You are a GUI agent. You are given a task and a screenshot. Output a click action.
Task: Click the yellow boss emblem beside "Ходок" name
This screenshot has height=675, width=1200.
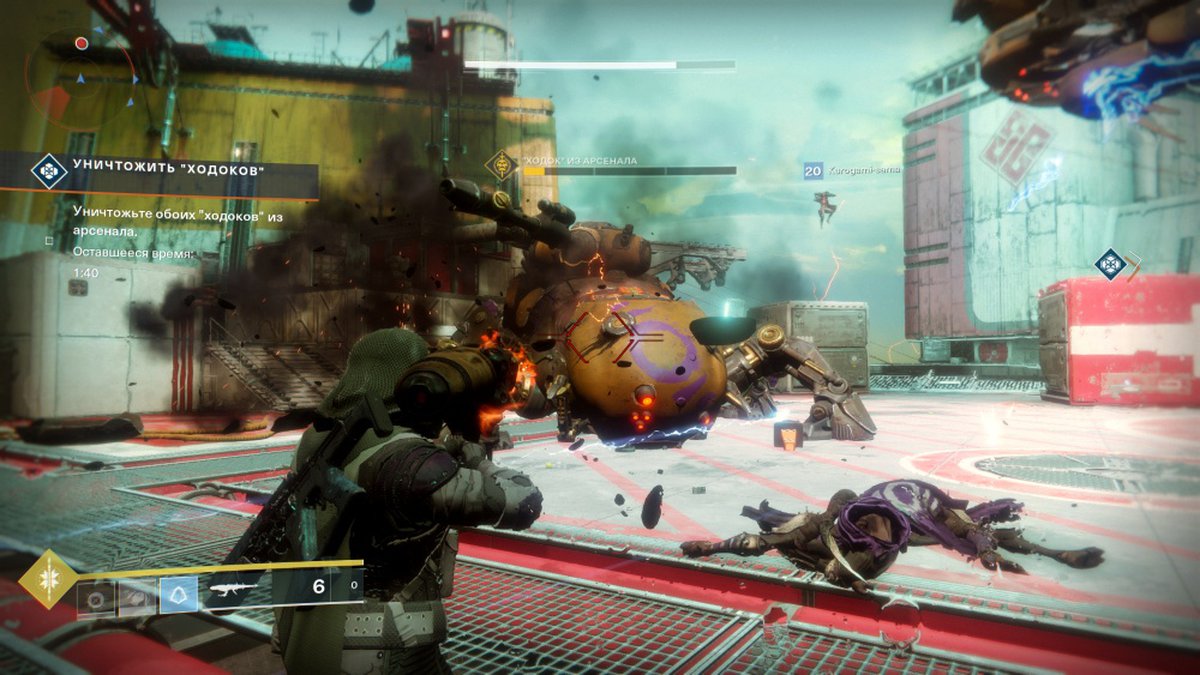tap(500, 166)
